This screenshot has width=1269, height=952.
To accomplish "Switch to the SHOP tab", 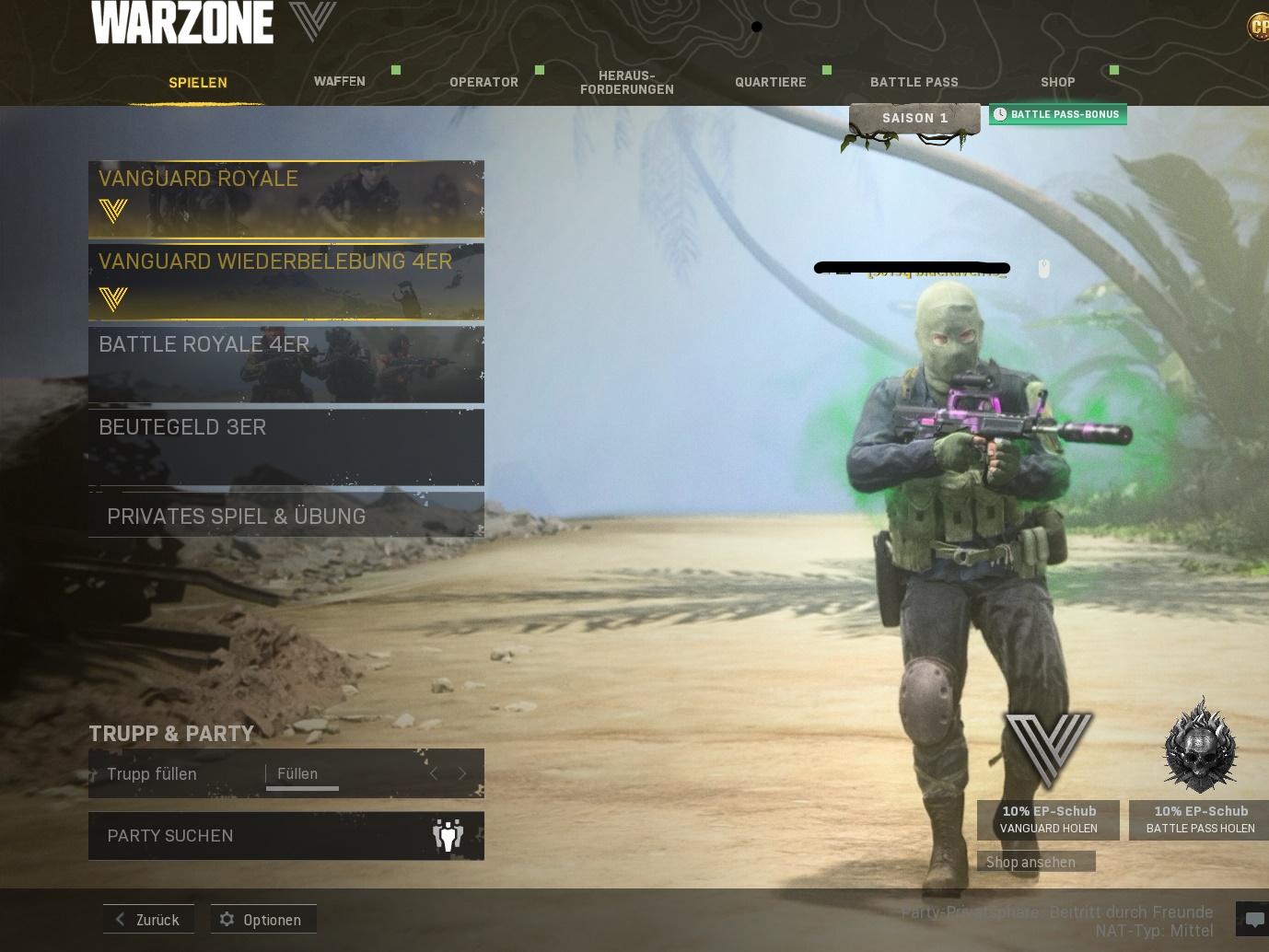I will 1057,81.
